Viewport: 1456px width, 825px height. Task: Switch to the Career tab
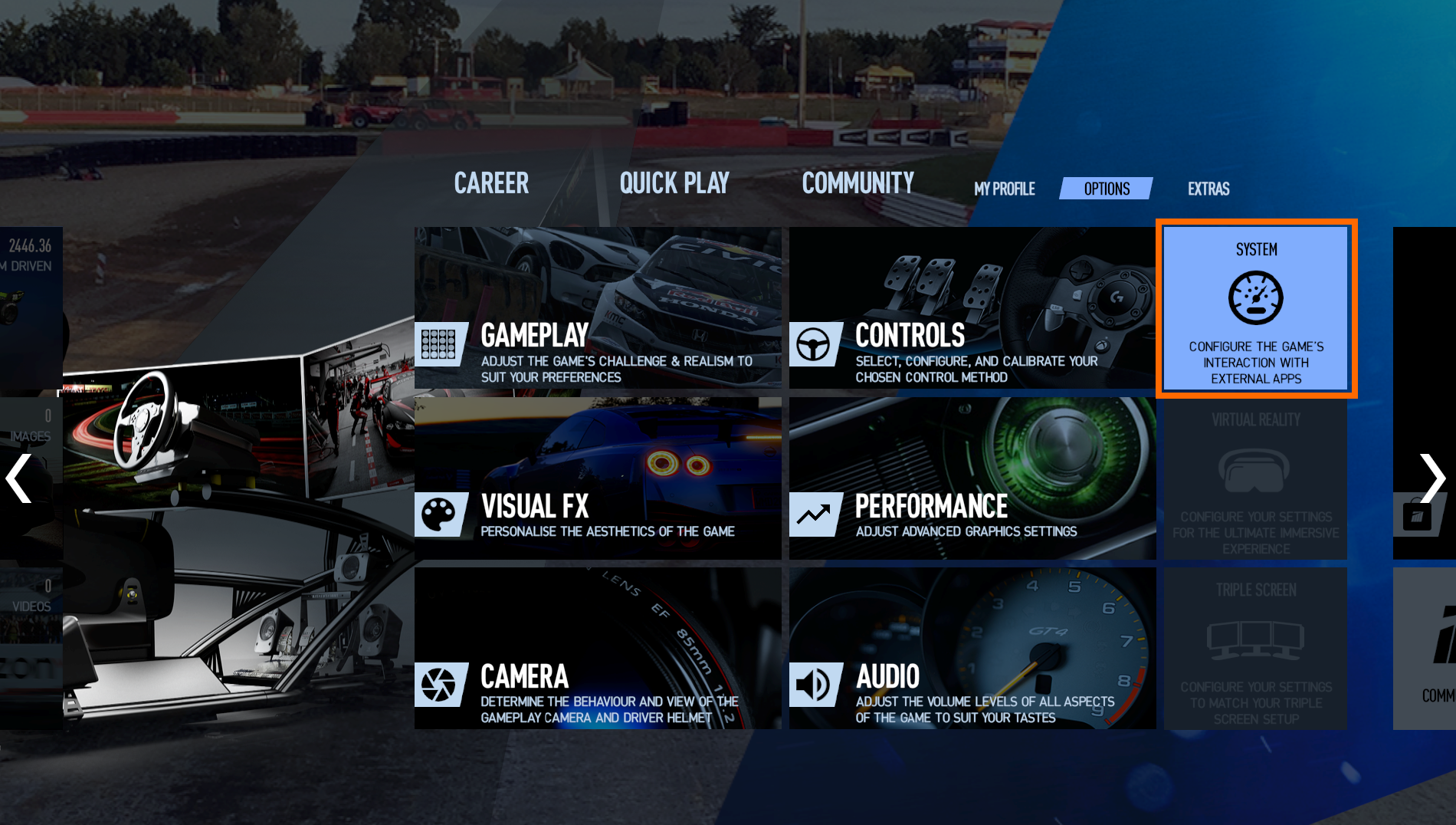[x=491, y=183]
